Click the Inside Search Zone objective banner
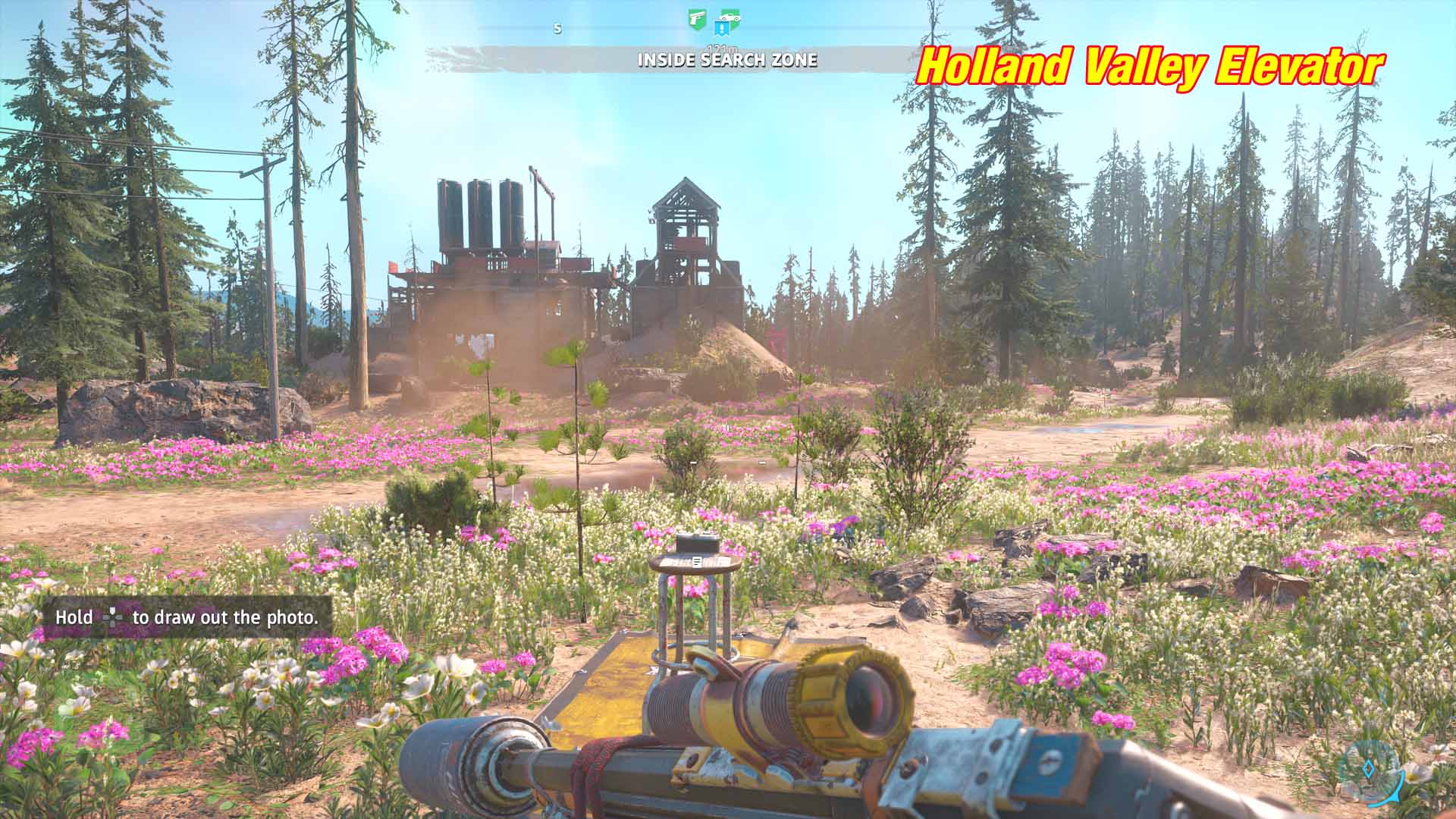This screenshot has height=819, width=1456. coord(727,60)
